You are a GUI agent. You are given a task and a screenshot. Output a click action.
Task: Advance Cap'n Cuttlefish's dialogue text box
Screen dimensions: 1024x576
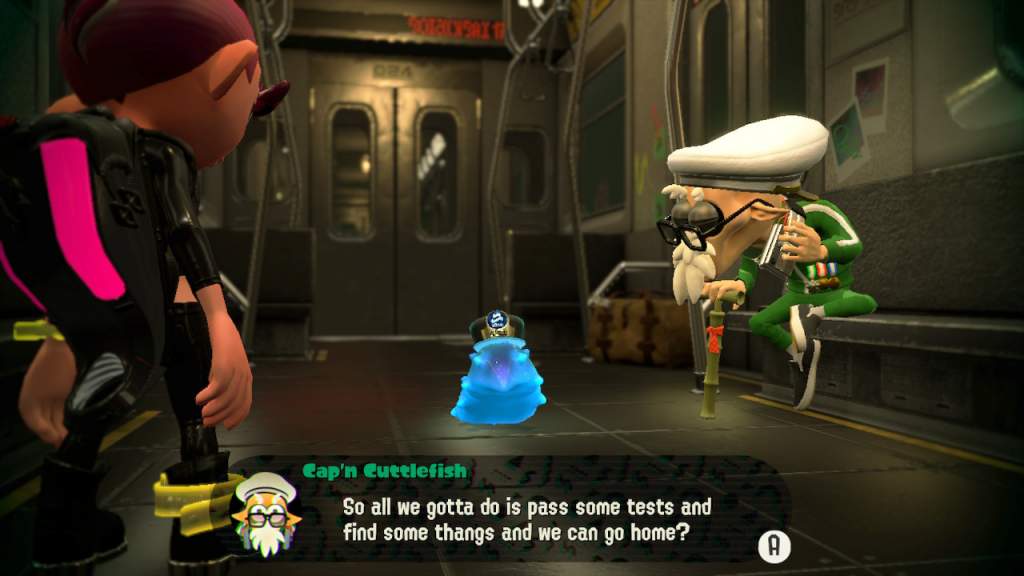773,546
